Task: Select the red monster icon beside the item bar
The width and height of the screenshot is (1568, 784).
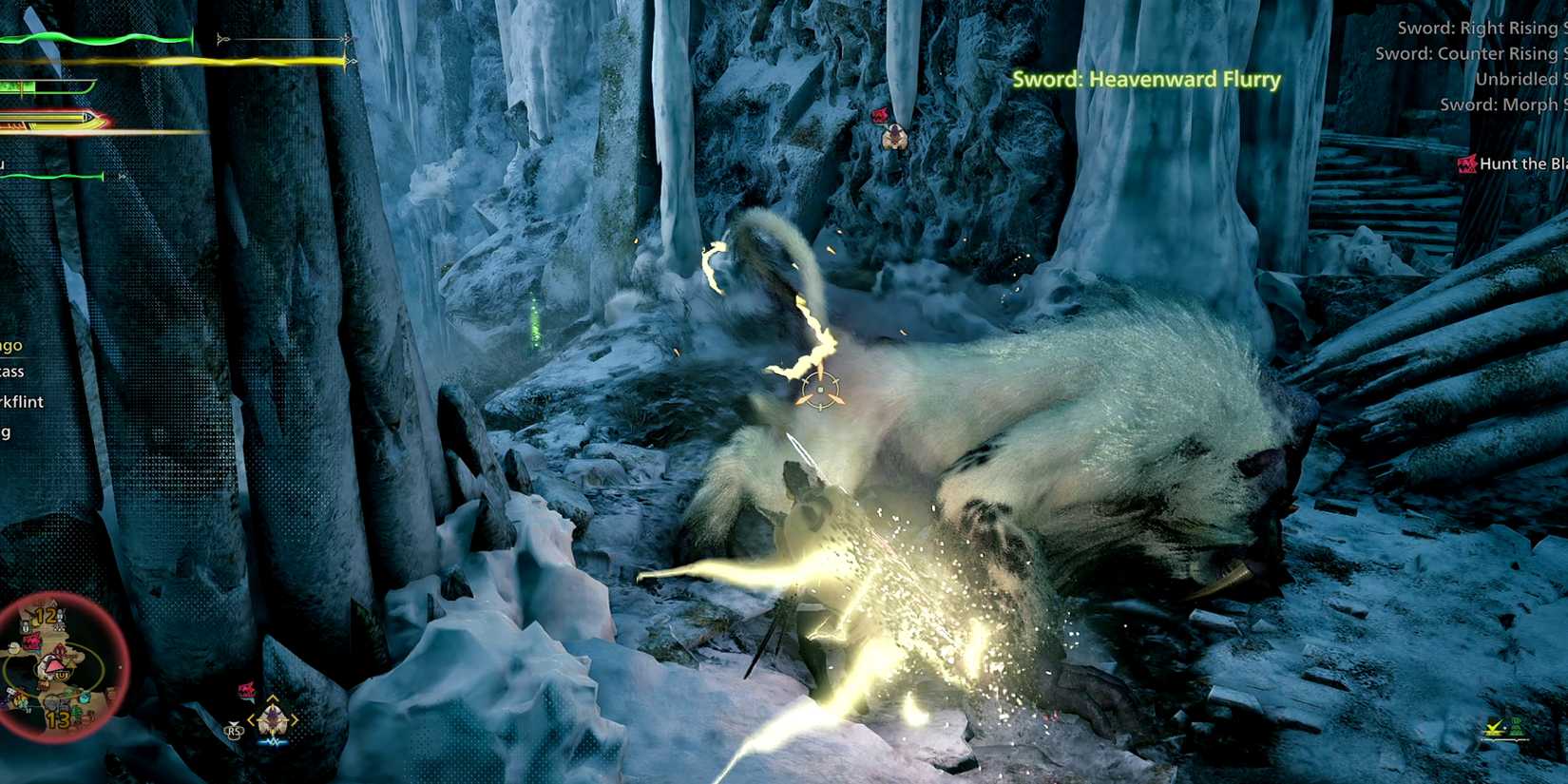Action: 247,688
